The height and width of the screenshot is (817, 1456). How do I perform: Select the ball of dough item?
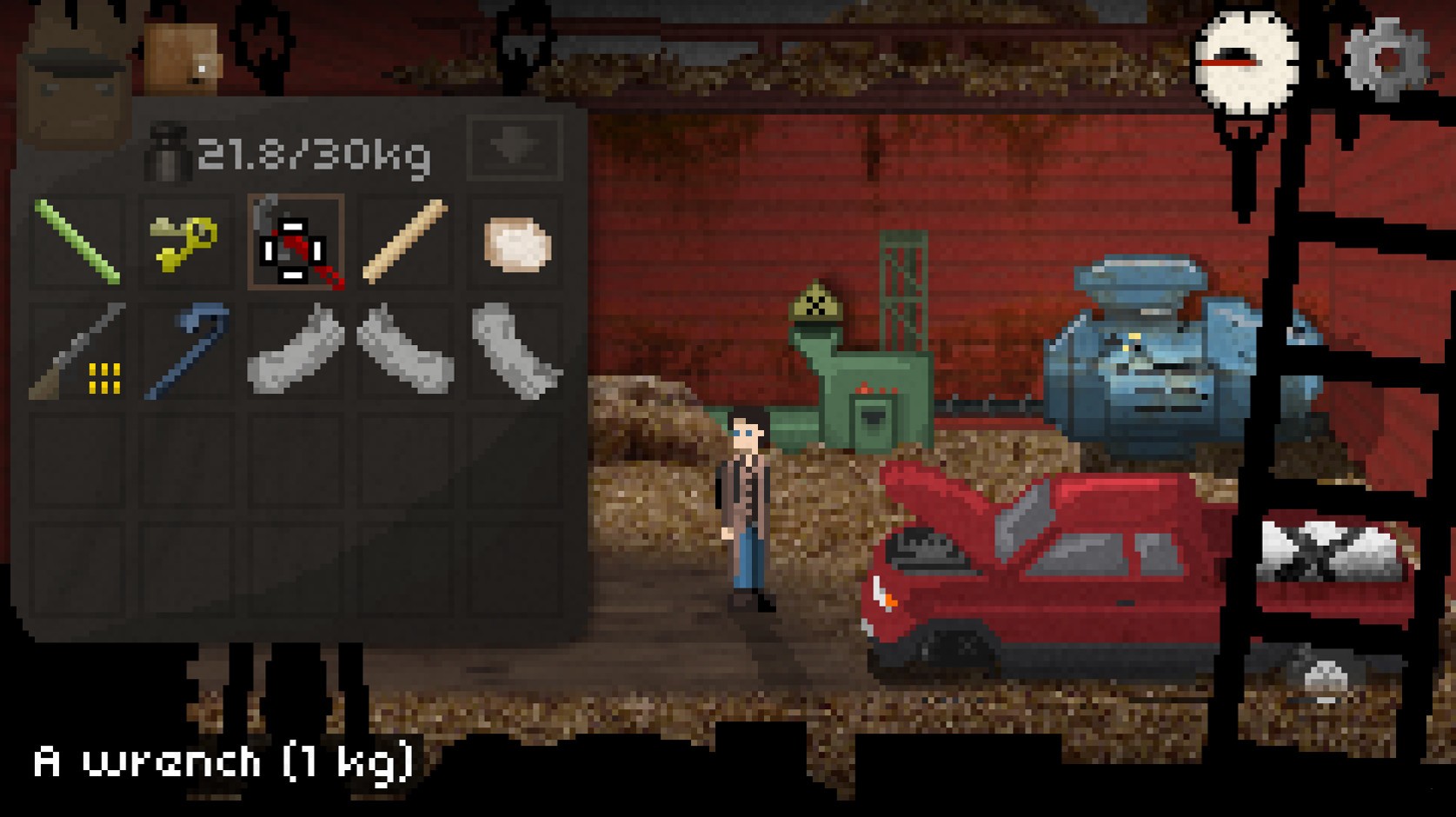515,244
